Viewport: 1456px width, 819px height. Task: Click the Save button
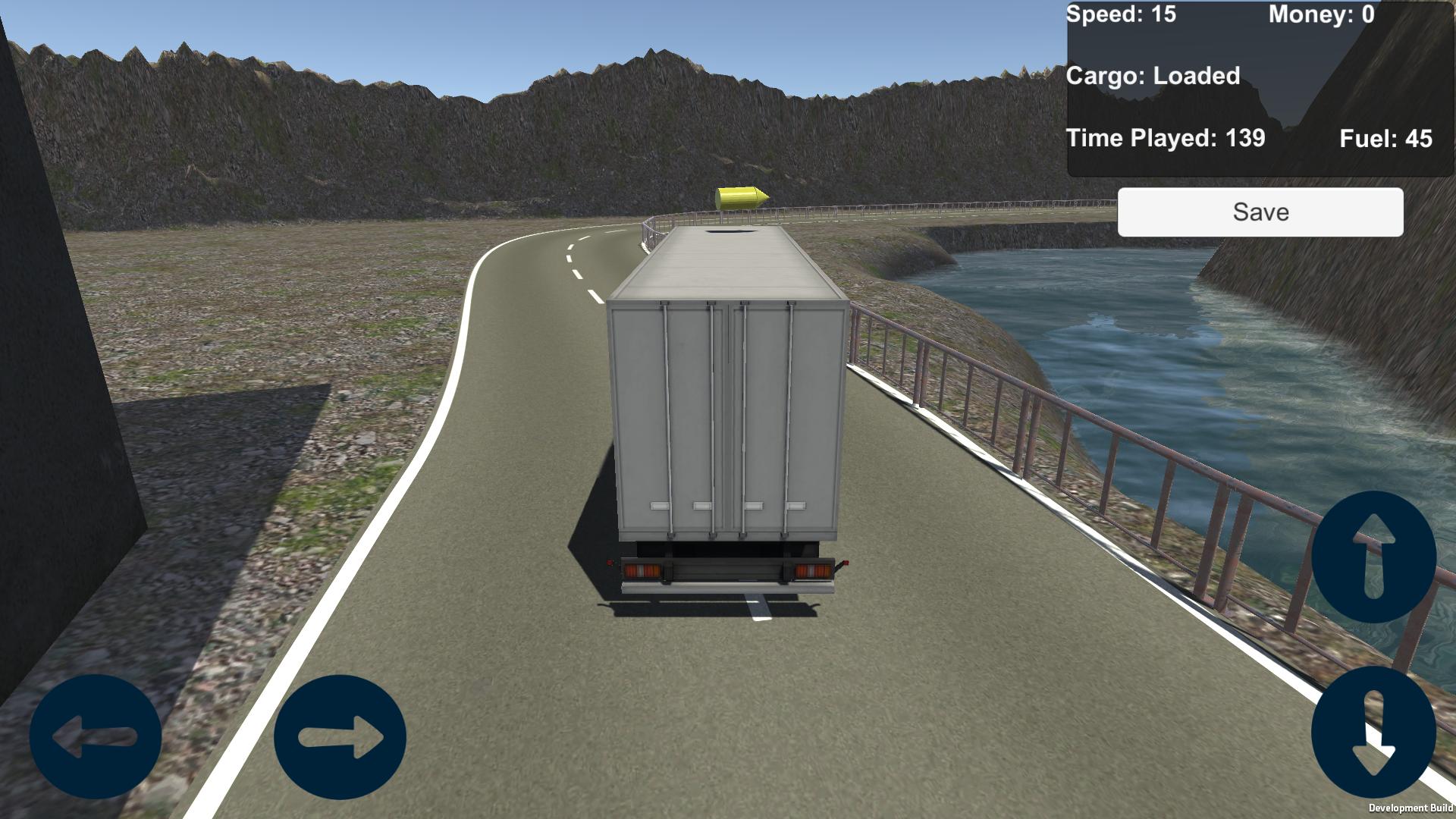(x=1260, y=212)
